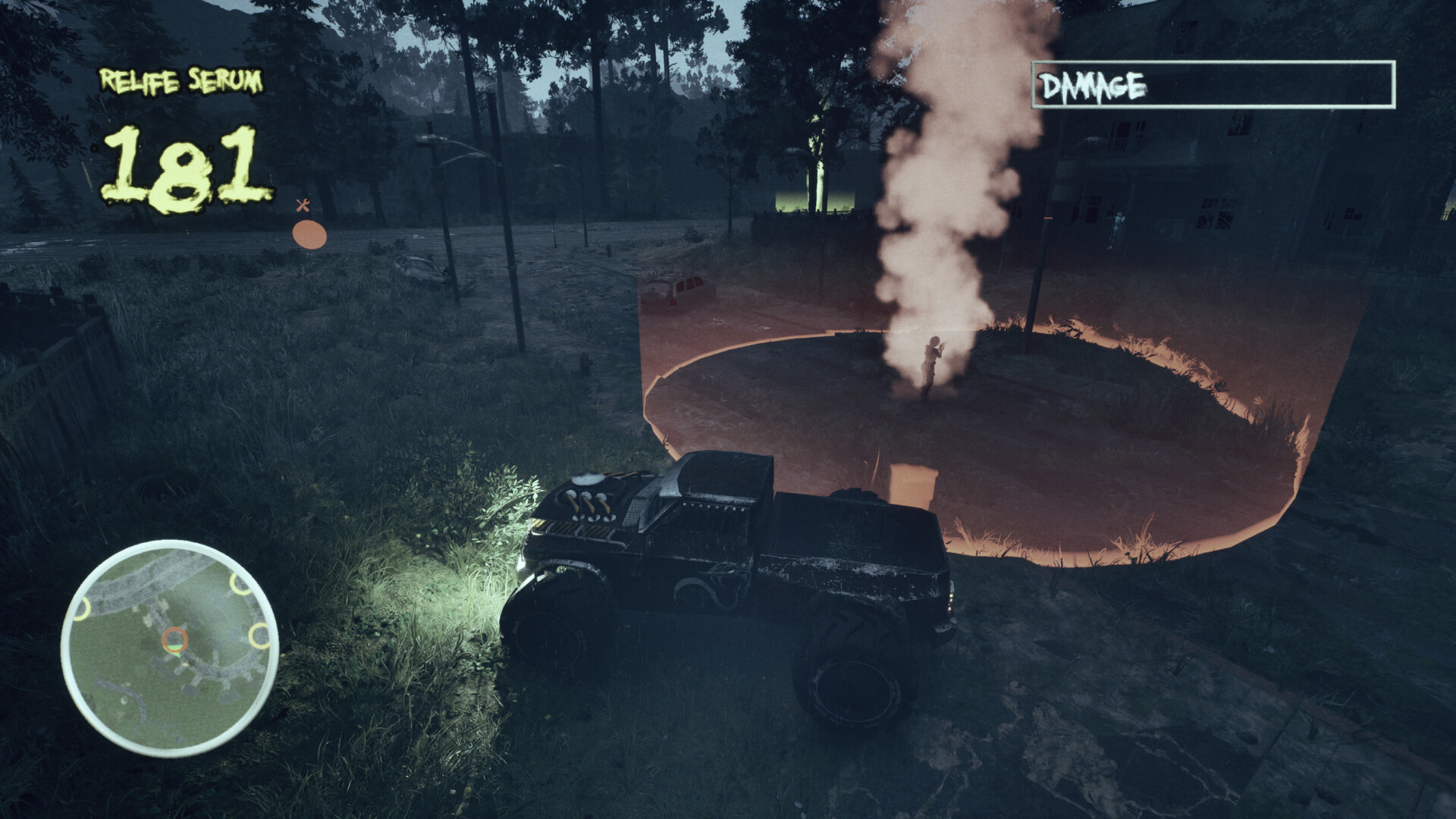Select the yellow ring marker at minimap right side
The image size is (1456, 819).
pyautogui.click(x=259, y=635)
